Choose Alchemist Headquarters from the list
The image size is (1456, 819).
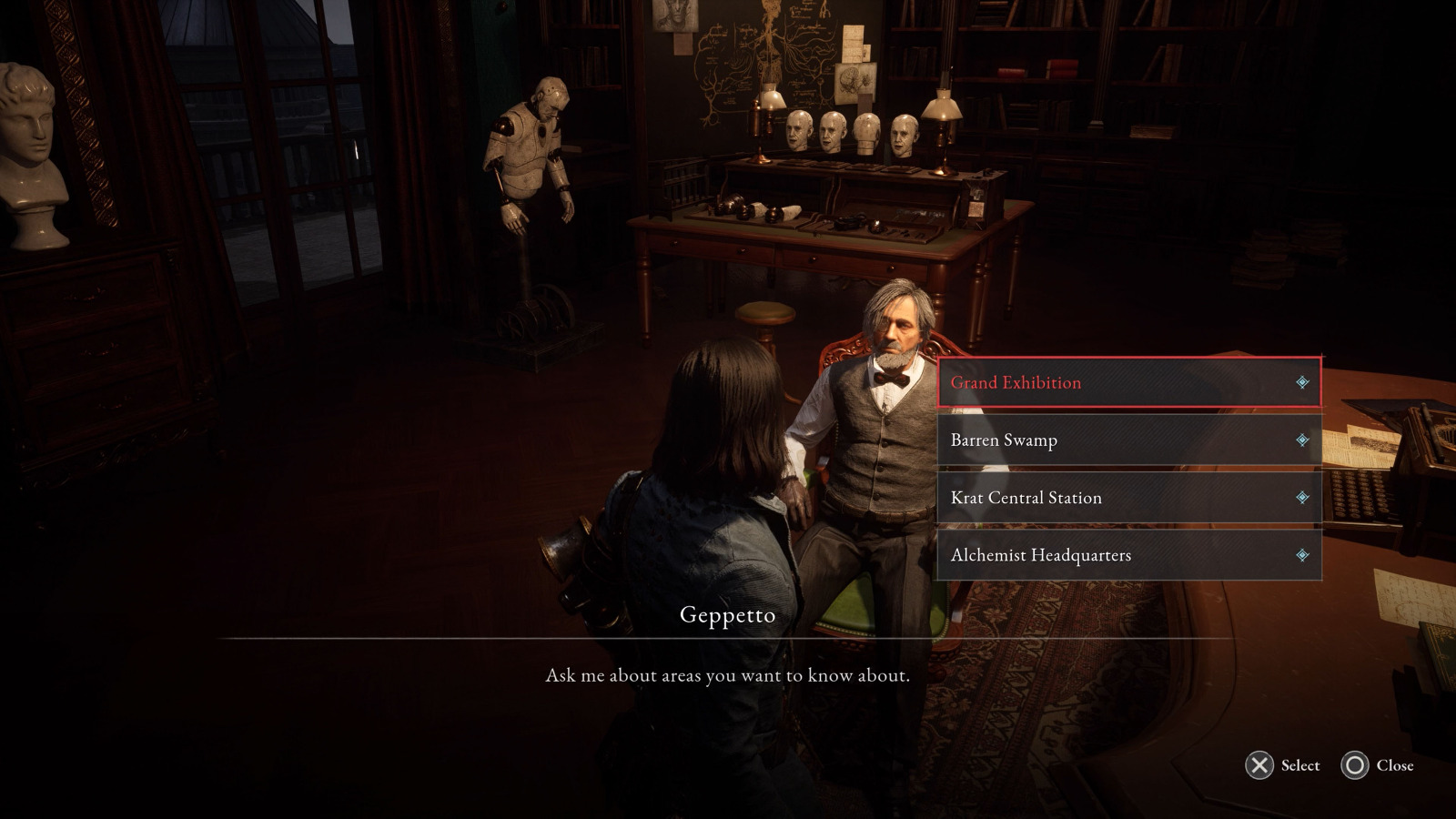point(1041,555)
